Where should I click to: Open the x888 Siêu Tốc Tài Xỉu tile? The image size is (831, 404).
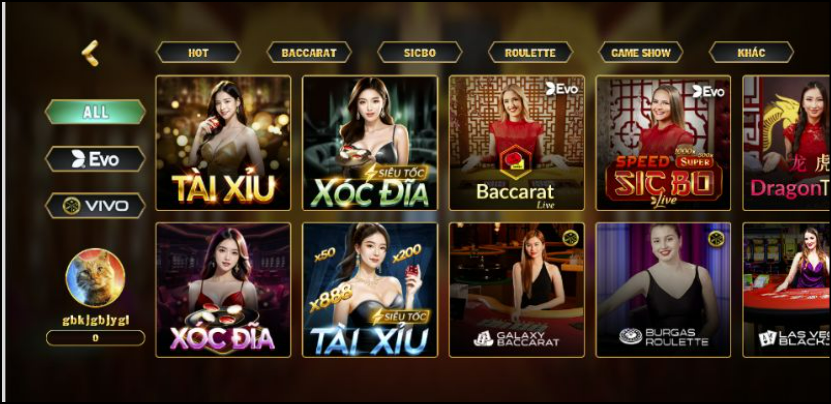pos(370,290)
